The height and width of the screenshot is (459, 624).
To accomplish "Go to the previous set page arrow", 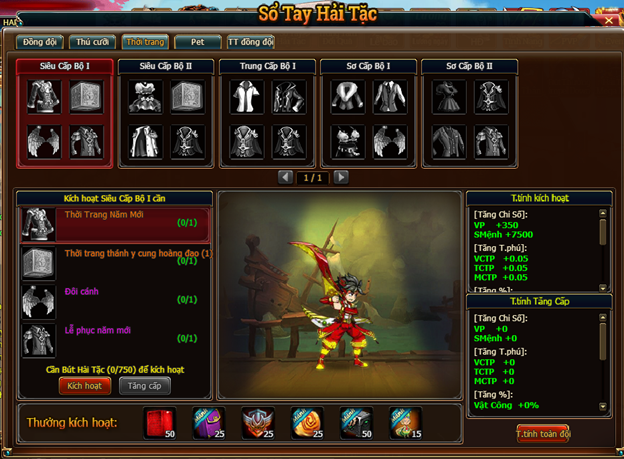I will (285, 177).
